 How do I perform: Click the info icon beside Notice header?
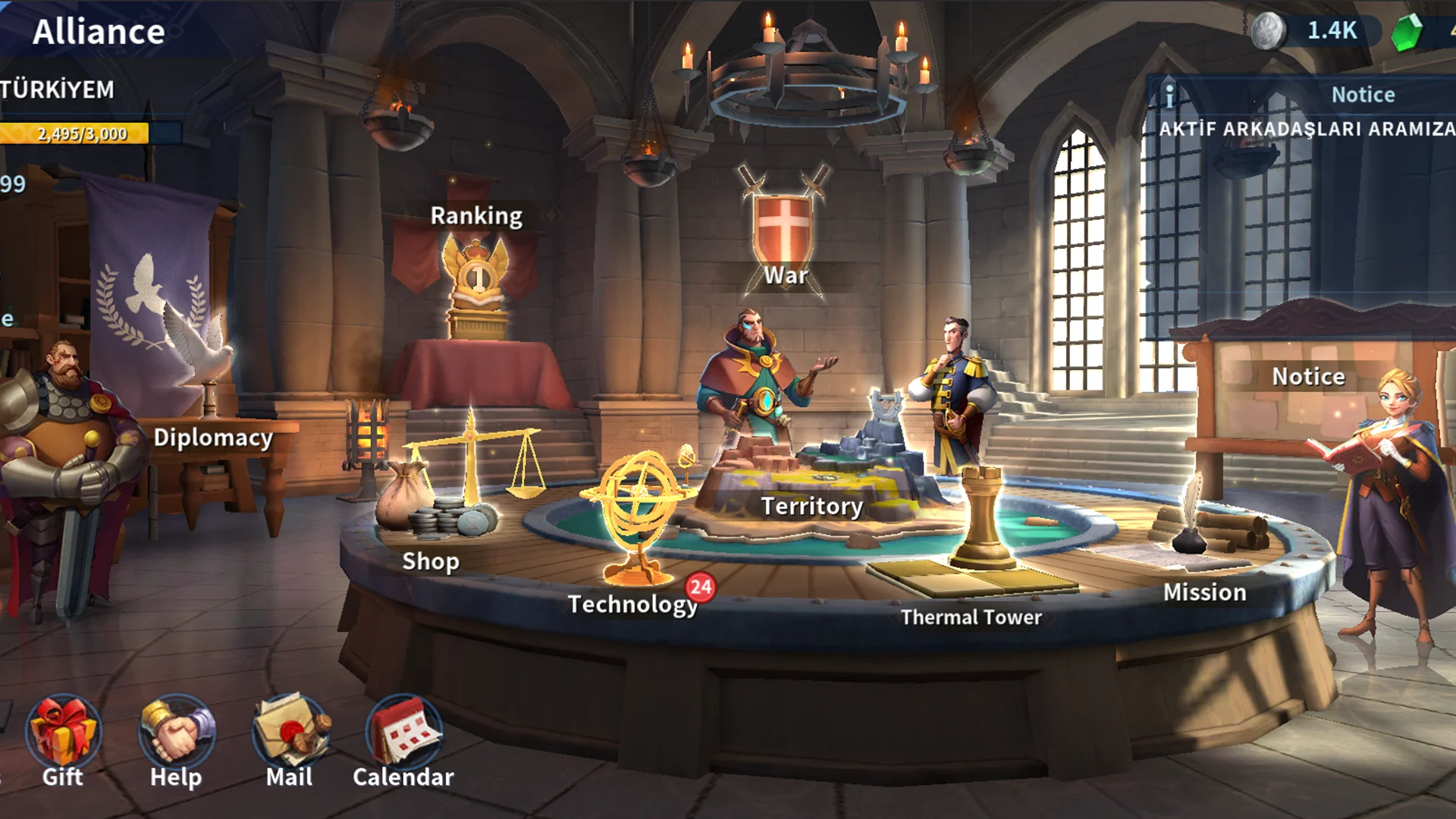tap(1169, 96)
